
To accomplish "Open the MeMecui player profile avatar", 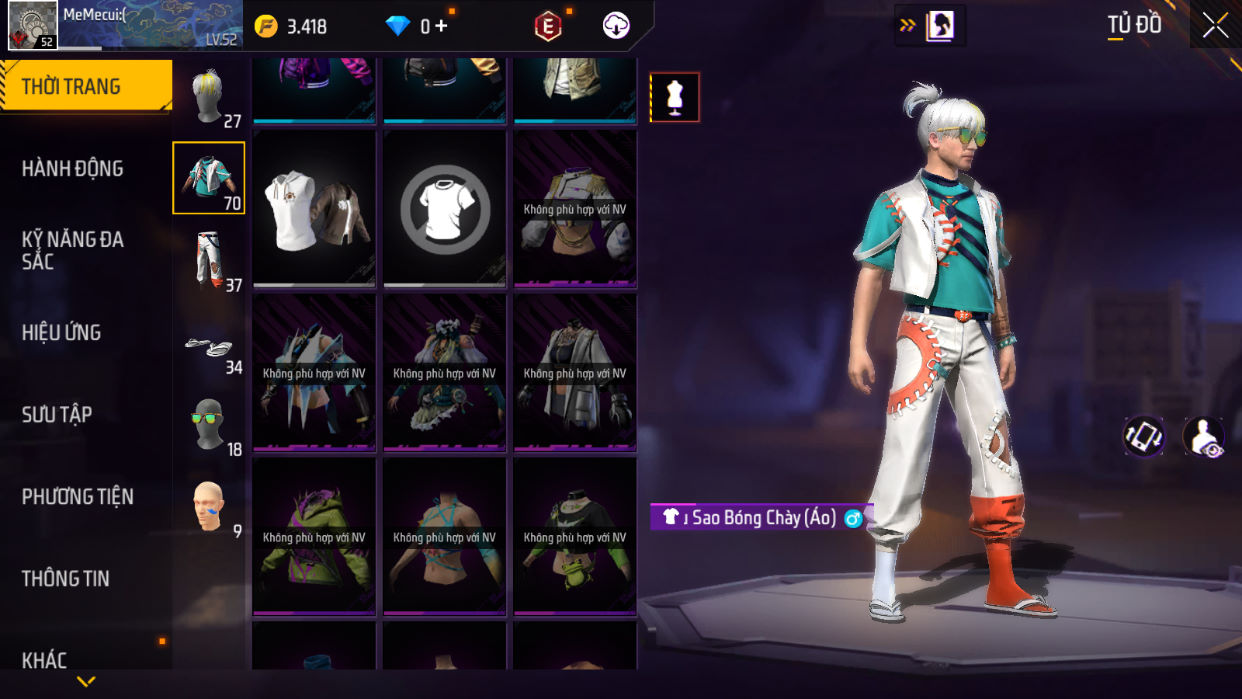I will 33,25.
